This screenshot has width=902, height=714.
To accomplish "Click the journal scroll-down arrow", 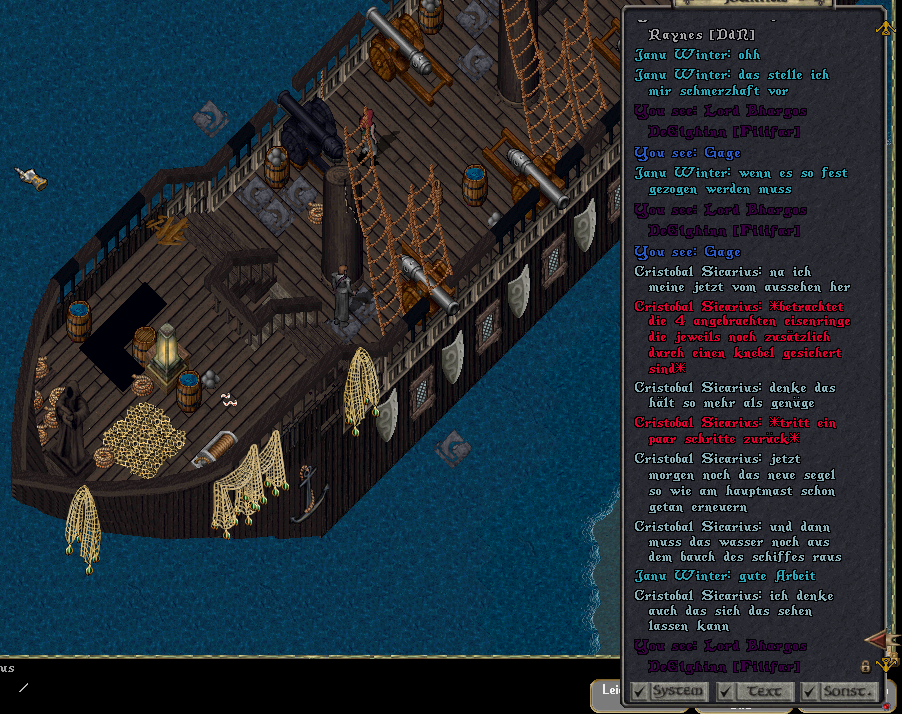I will pyautogui.click(x=885, y=664).
